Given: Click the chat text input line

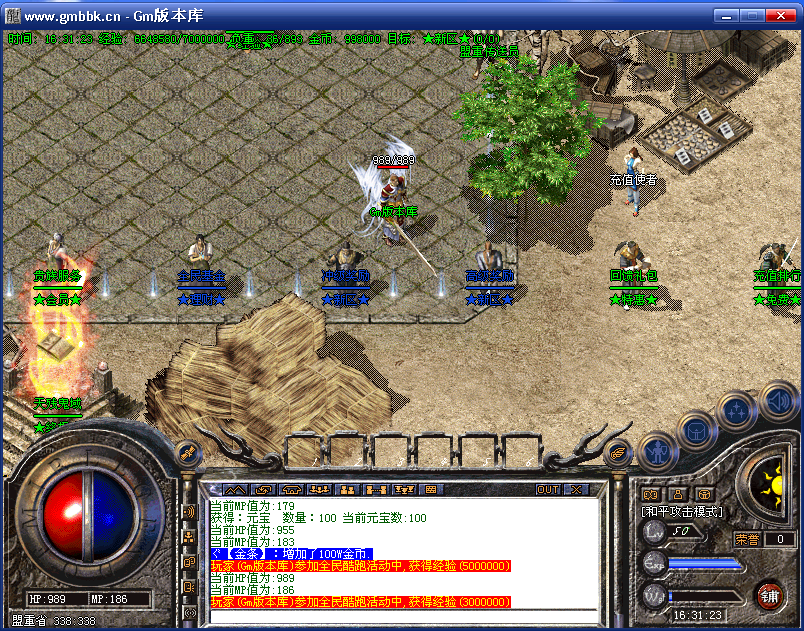Looking at the screenshot, I should tap(400, 615).
